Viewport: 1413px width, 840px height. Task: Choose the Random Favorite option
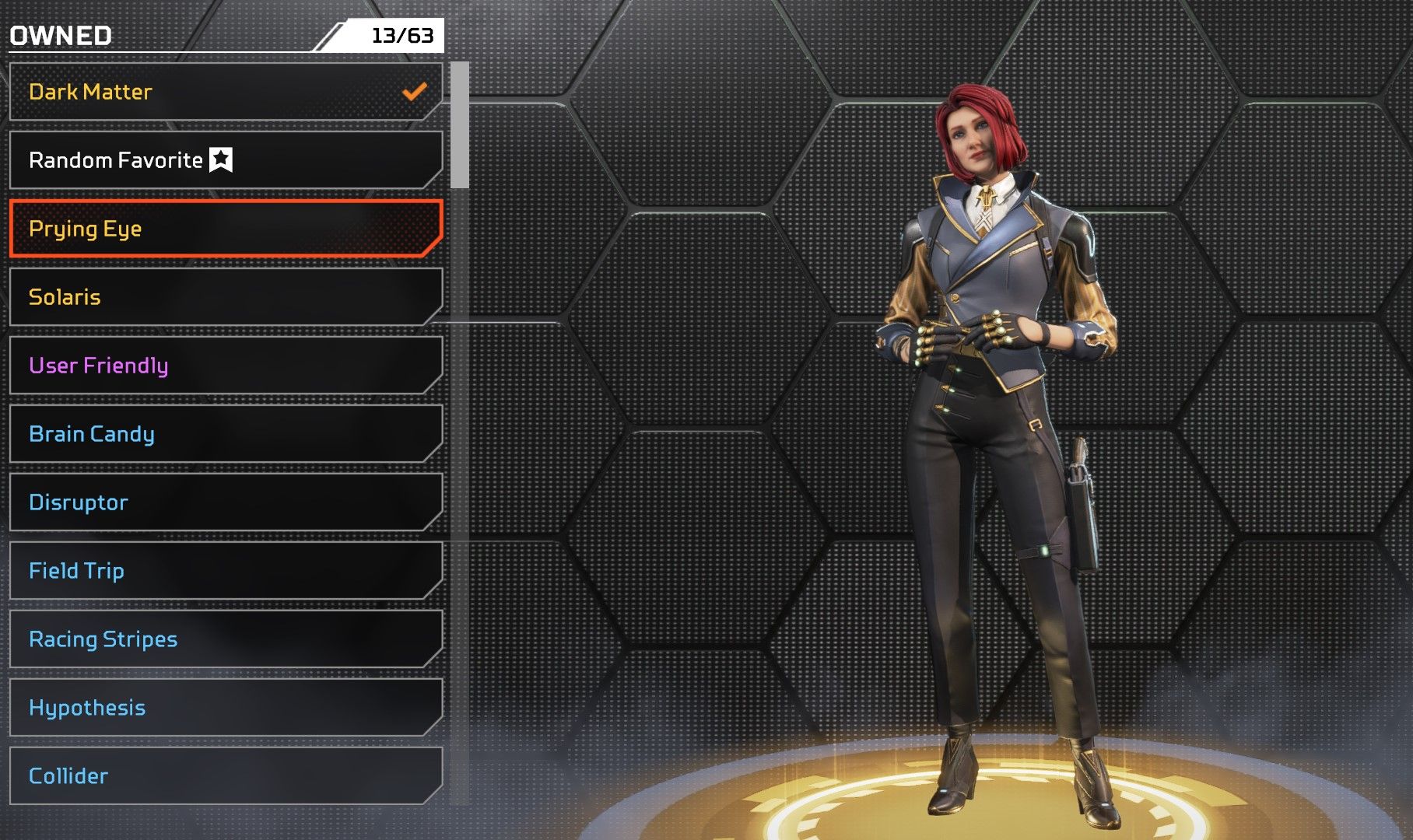(226, 160)
